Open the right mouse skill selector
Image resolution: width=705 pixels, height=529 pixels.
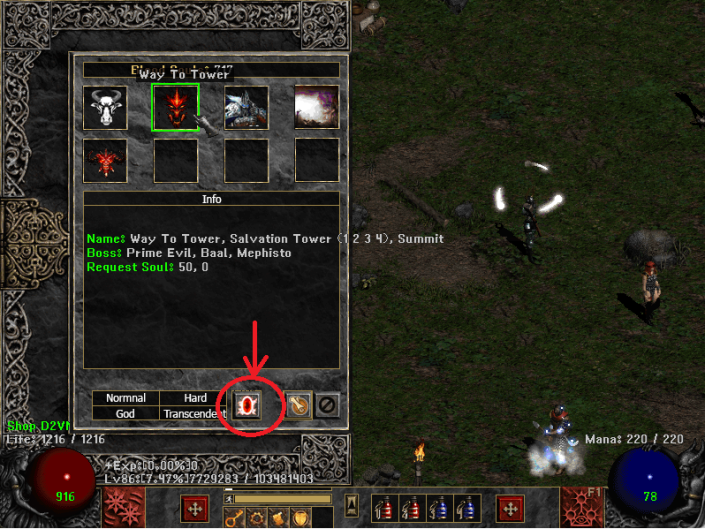click(511, 508)
